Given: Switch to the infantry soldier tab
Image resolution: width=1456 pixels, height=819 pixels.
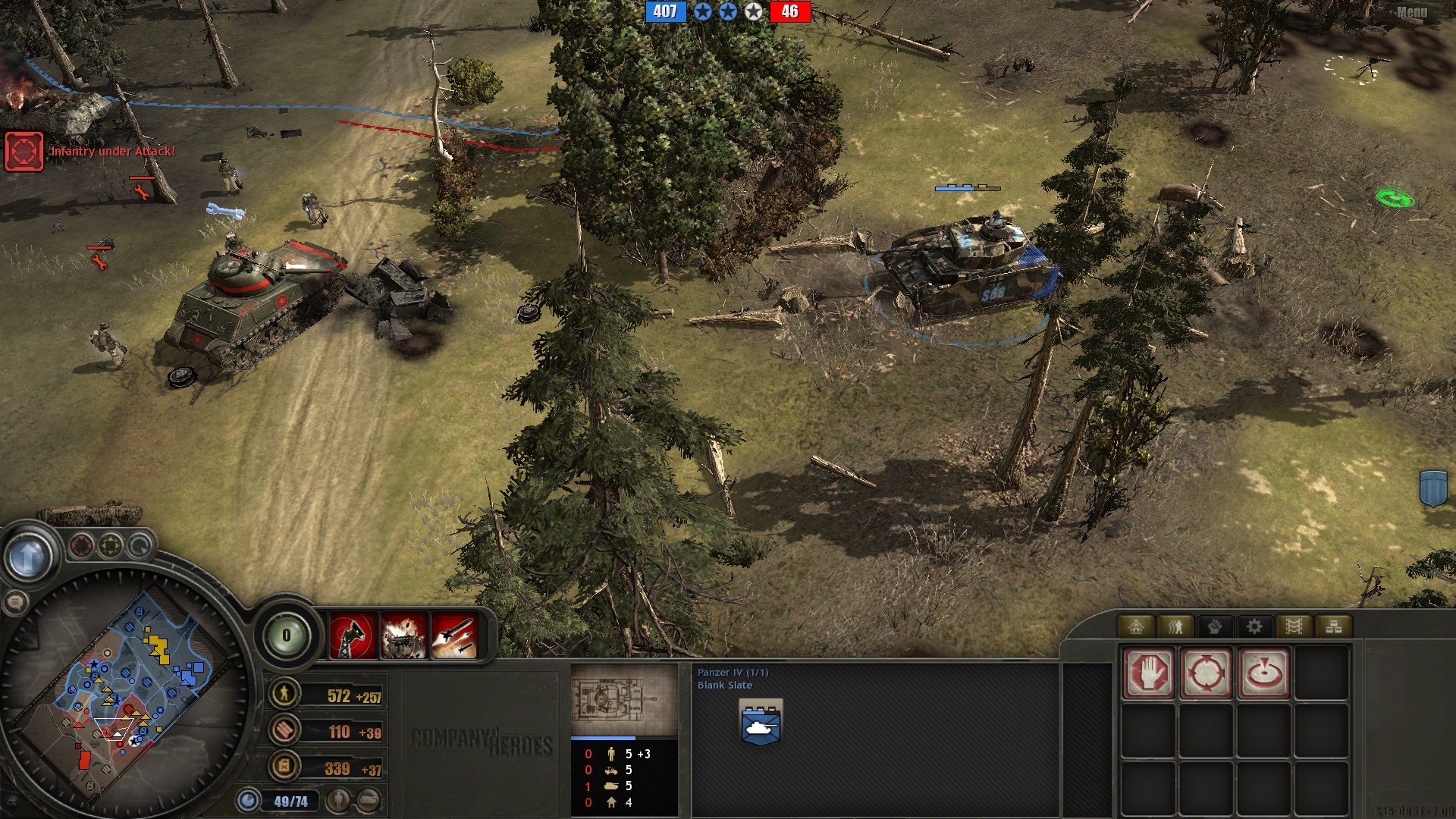Looking at the screenshot, I should pos(1175,626).
